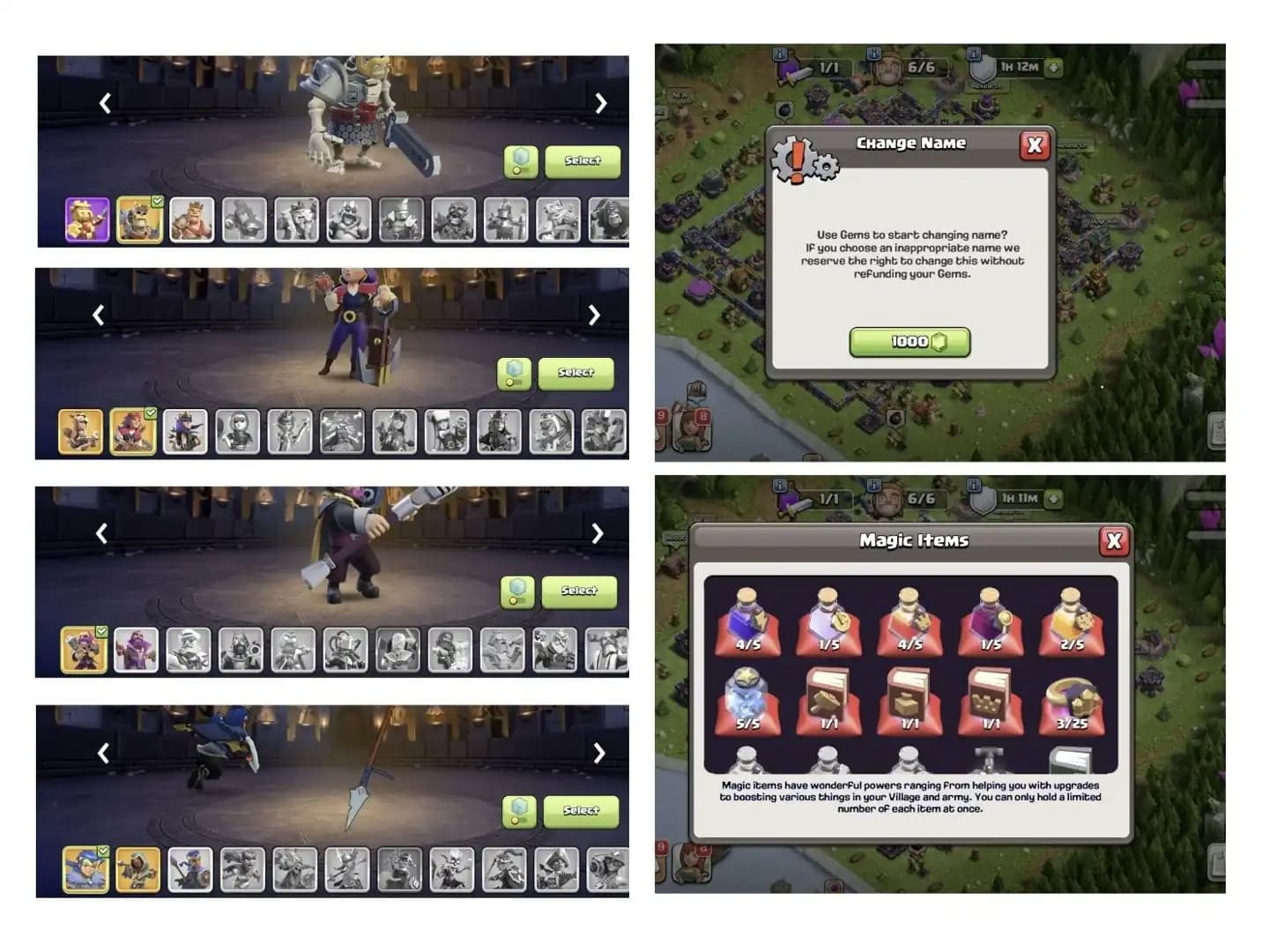Select the purple Research Potion with magnifying glass

pyautogui.click(x=991, y=626)
